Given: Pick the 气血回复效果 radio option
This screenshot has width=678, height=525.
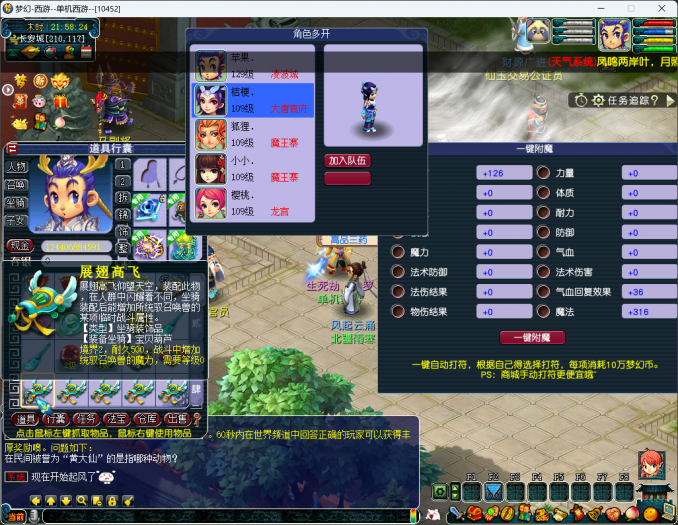Looking at the screenshot, I should coord(544,292).
